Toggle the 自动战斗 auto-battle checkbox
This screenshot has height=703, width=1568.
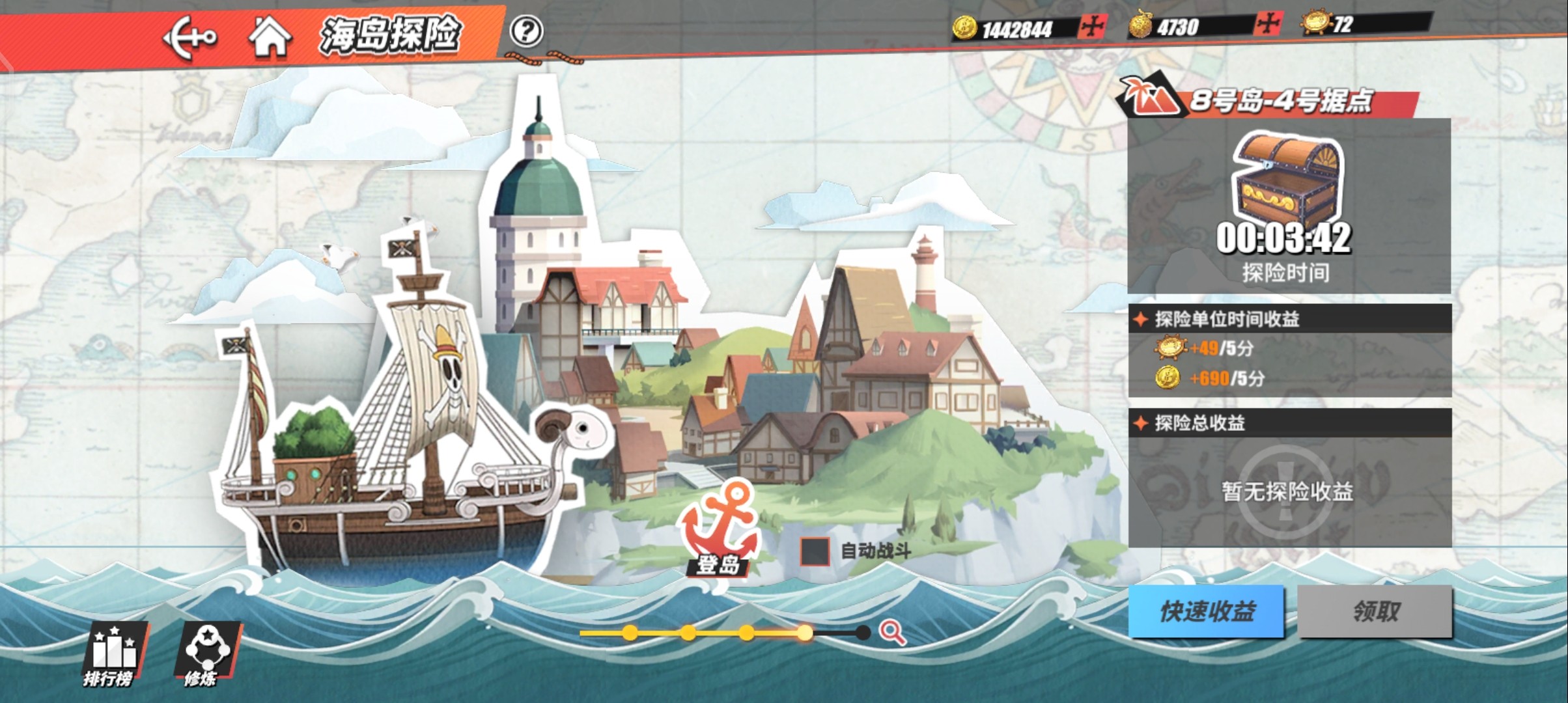point(815,551)
